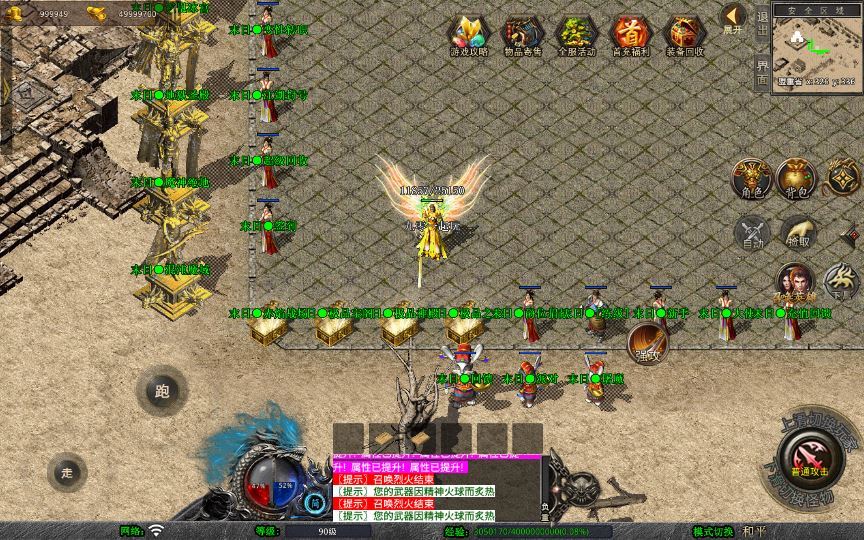
Task: Tap the 拾取 pickup hand button
Action: tap(798, 233)
